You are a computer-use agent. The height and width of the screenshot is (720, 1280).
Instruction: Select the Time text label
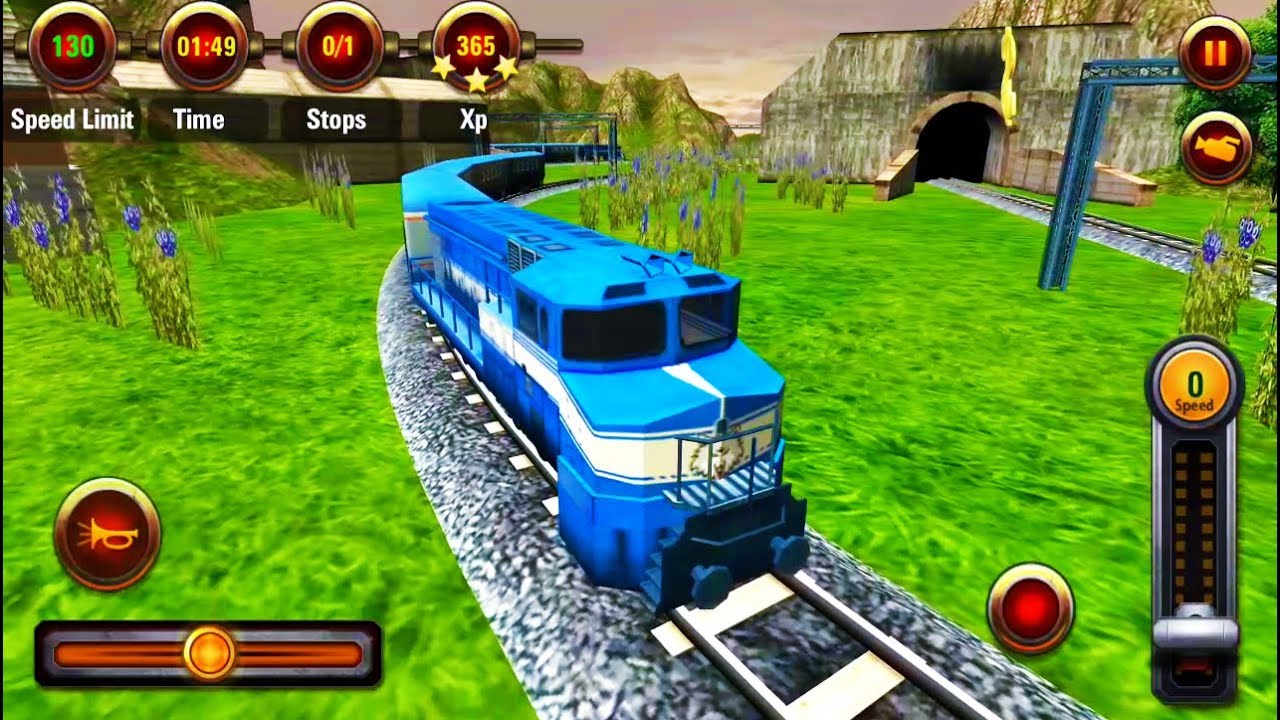coord(200,119)
